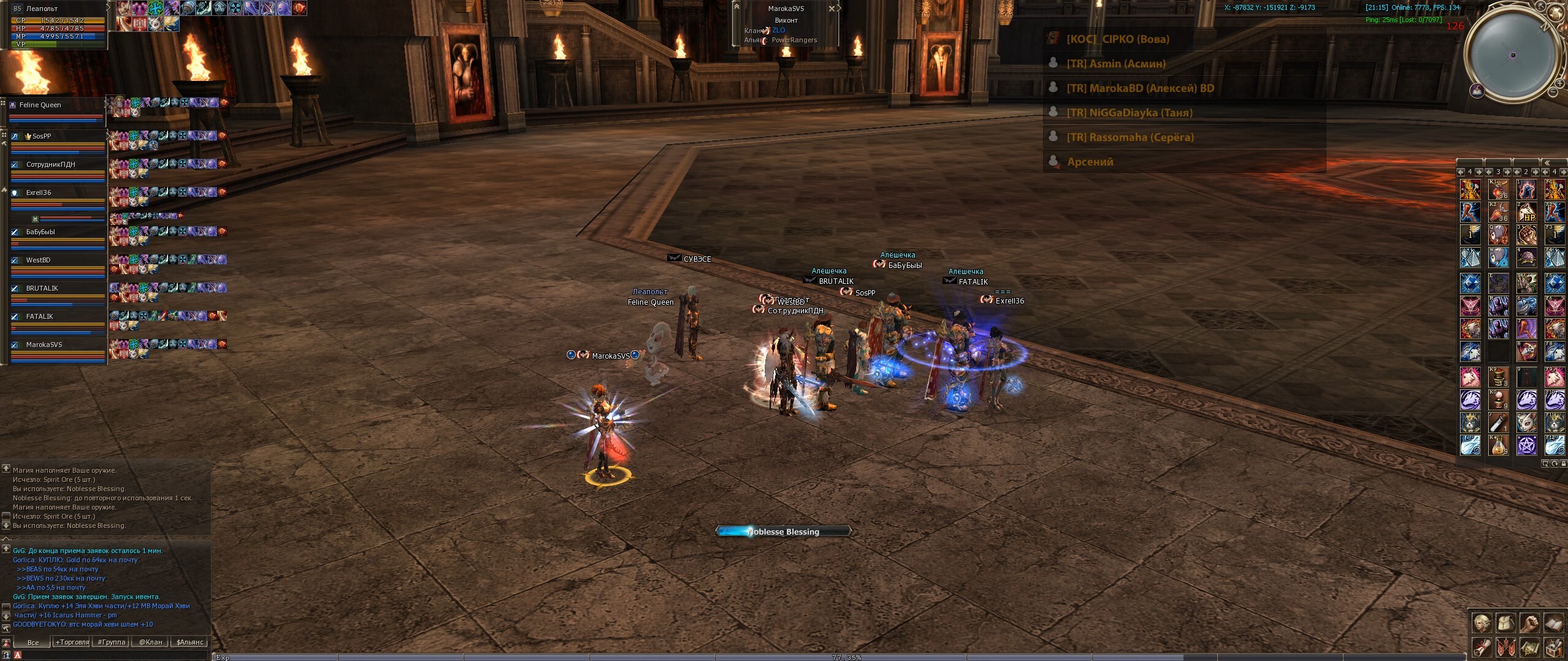Open the skills open-book icon
The width and height of the screenshot is (1568, 661).
click(x=1553, y=623)
